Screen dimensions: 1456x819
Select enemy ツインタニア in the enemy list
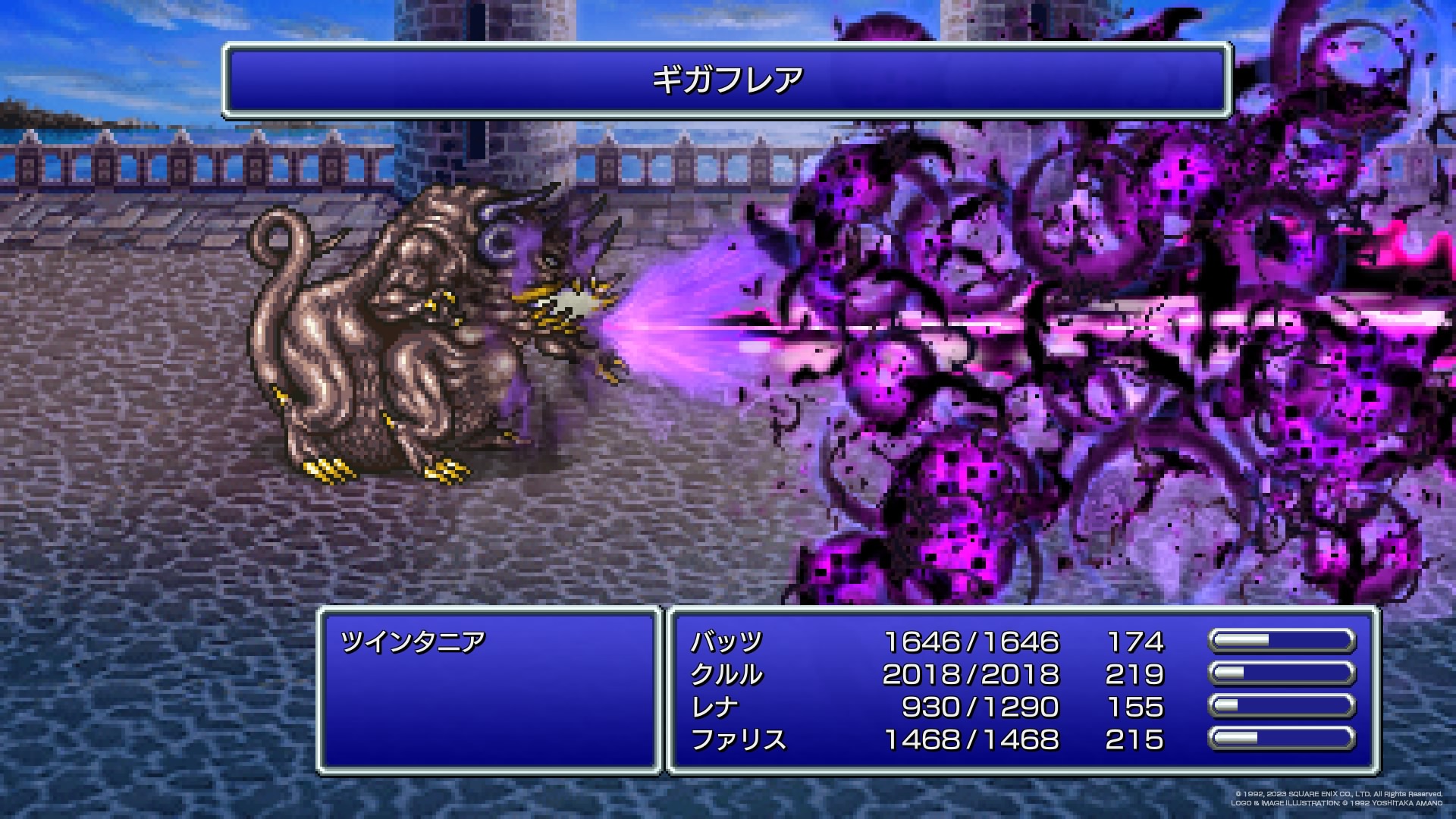[x=413, y=642]
